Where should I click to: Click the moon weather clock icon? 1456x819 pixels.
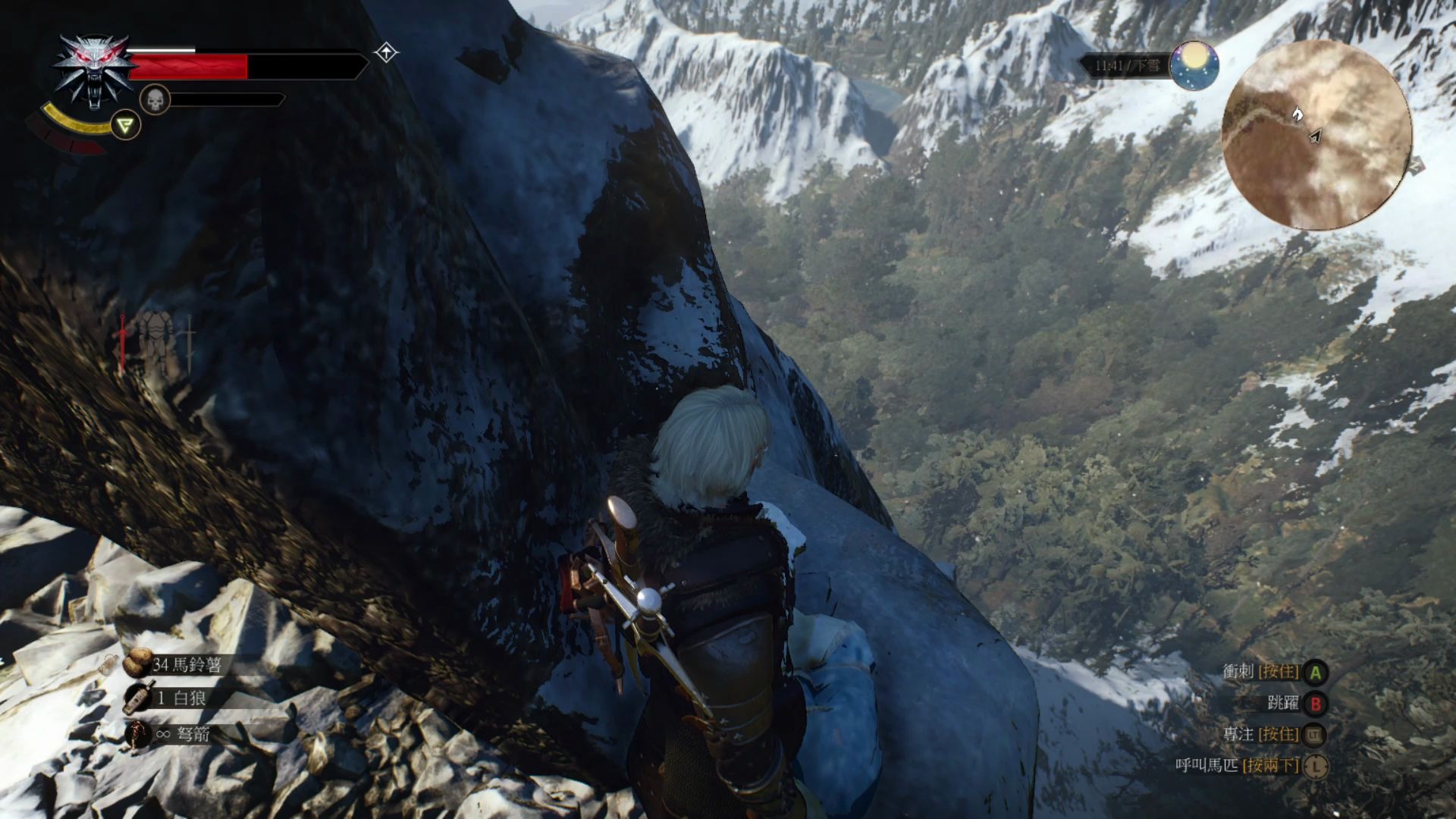point(1194,66)
